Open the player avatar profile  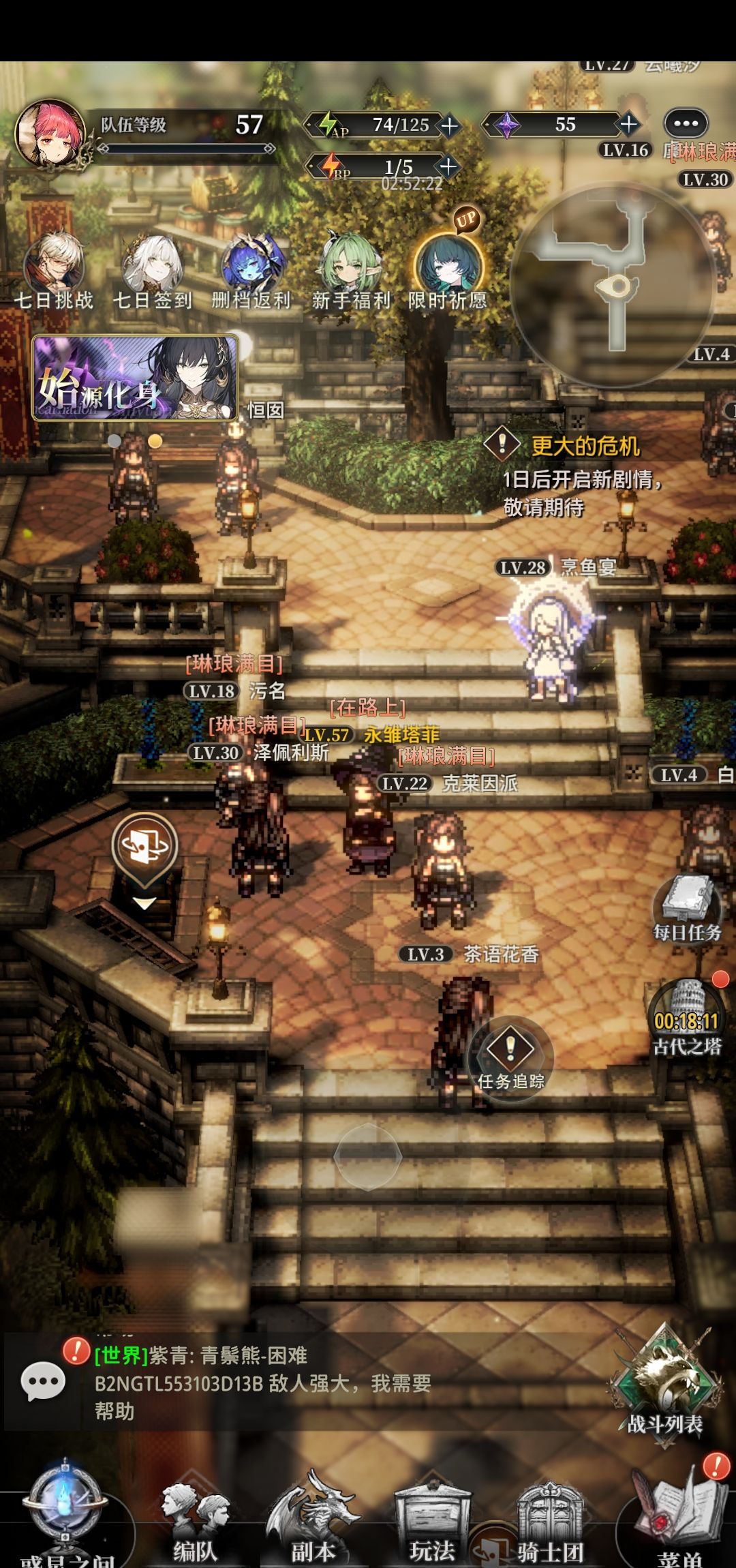pyautogui.click(x=46, y=133)
